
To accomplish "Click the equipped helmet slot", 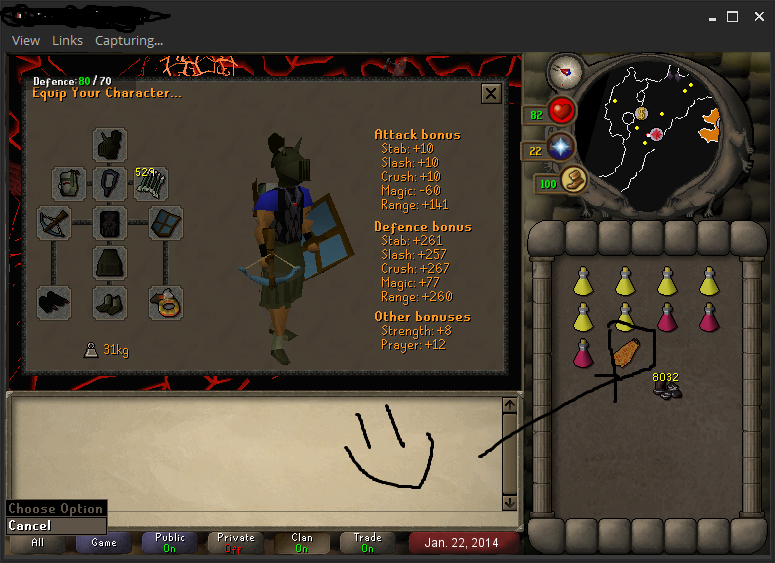I will click(110, 144).
